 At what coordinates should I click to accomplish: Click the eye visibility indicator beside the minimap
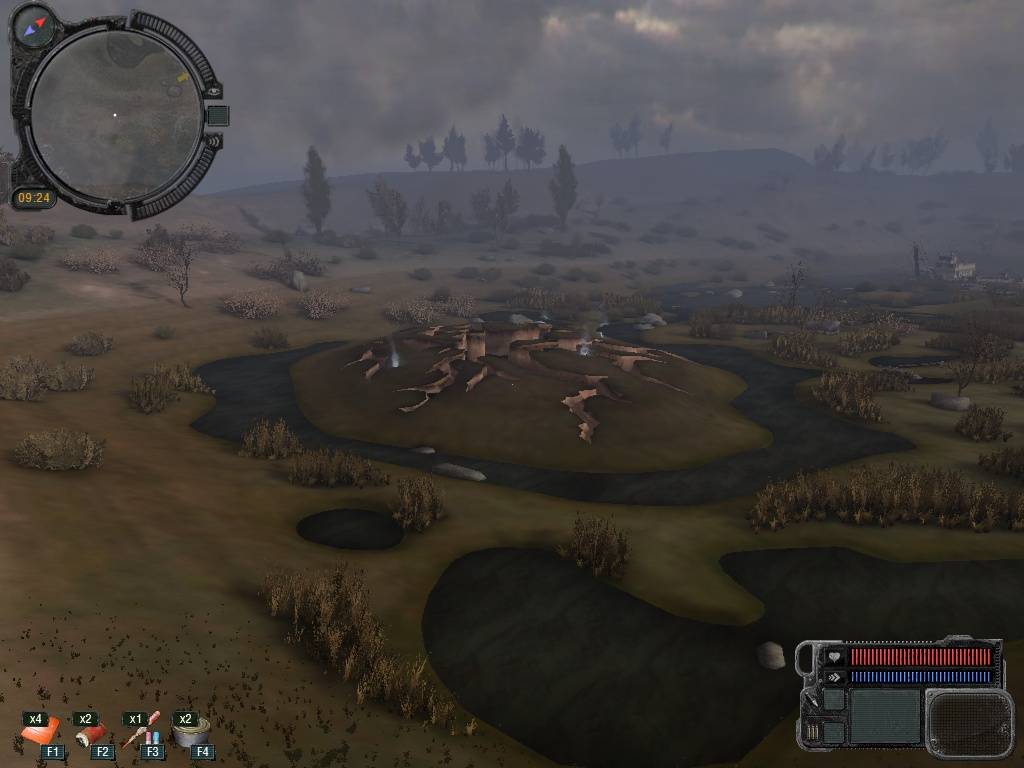coord(214,91)
